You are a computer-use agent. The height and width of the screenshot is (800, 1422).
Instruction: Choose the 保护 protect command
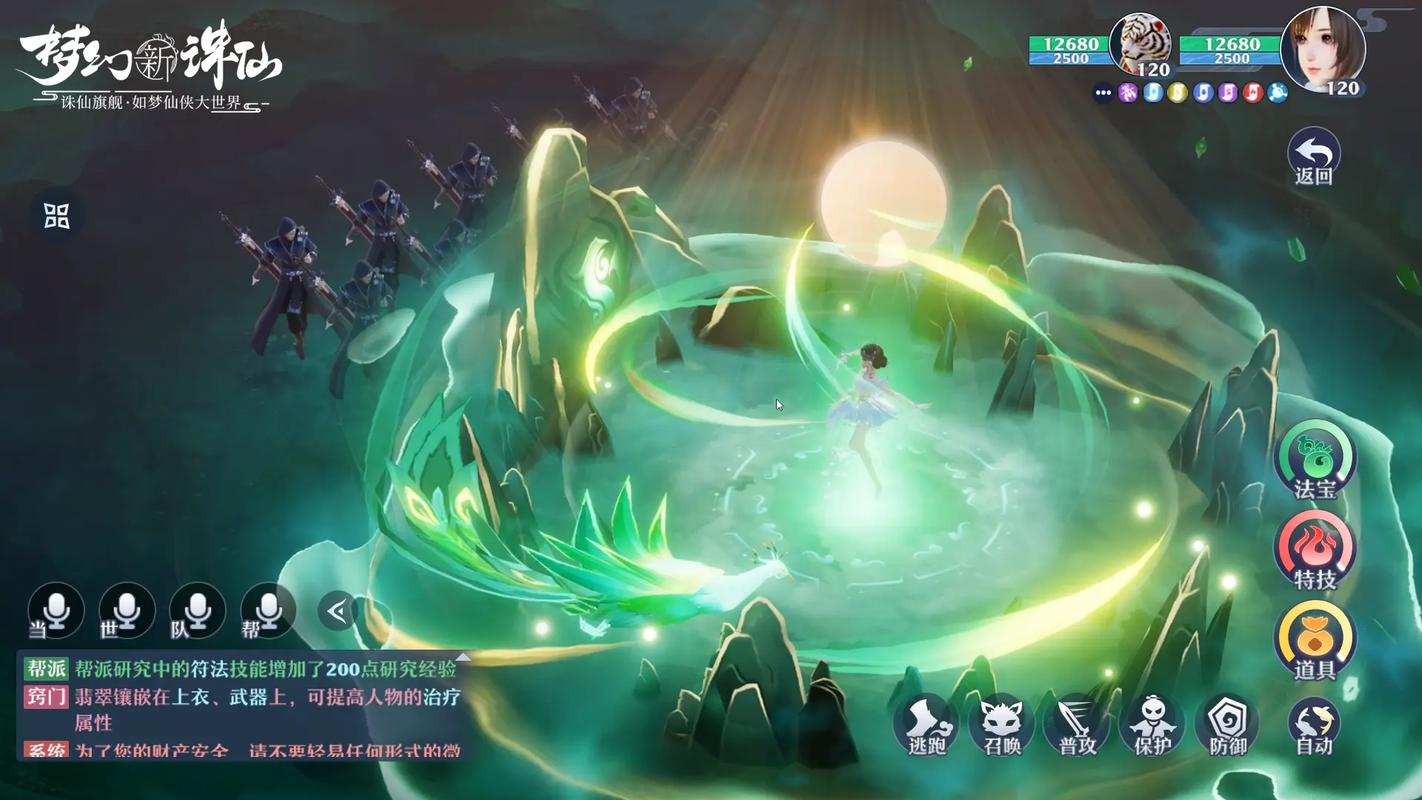coord(1152,723)
